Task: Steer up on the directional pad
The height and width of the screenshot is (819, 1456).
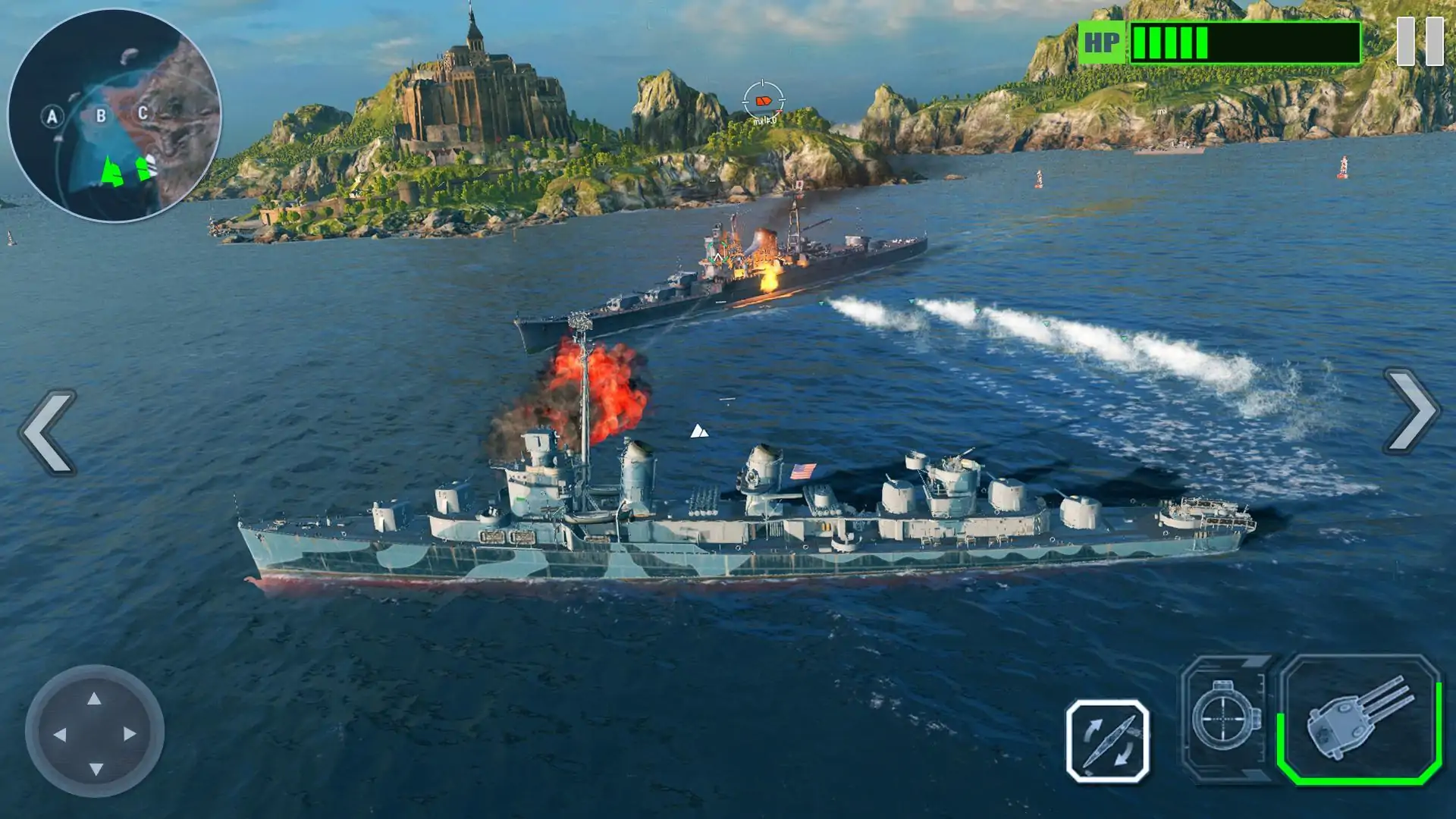Action: 94,698
